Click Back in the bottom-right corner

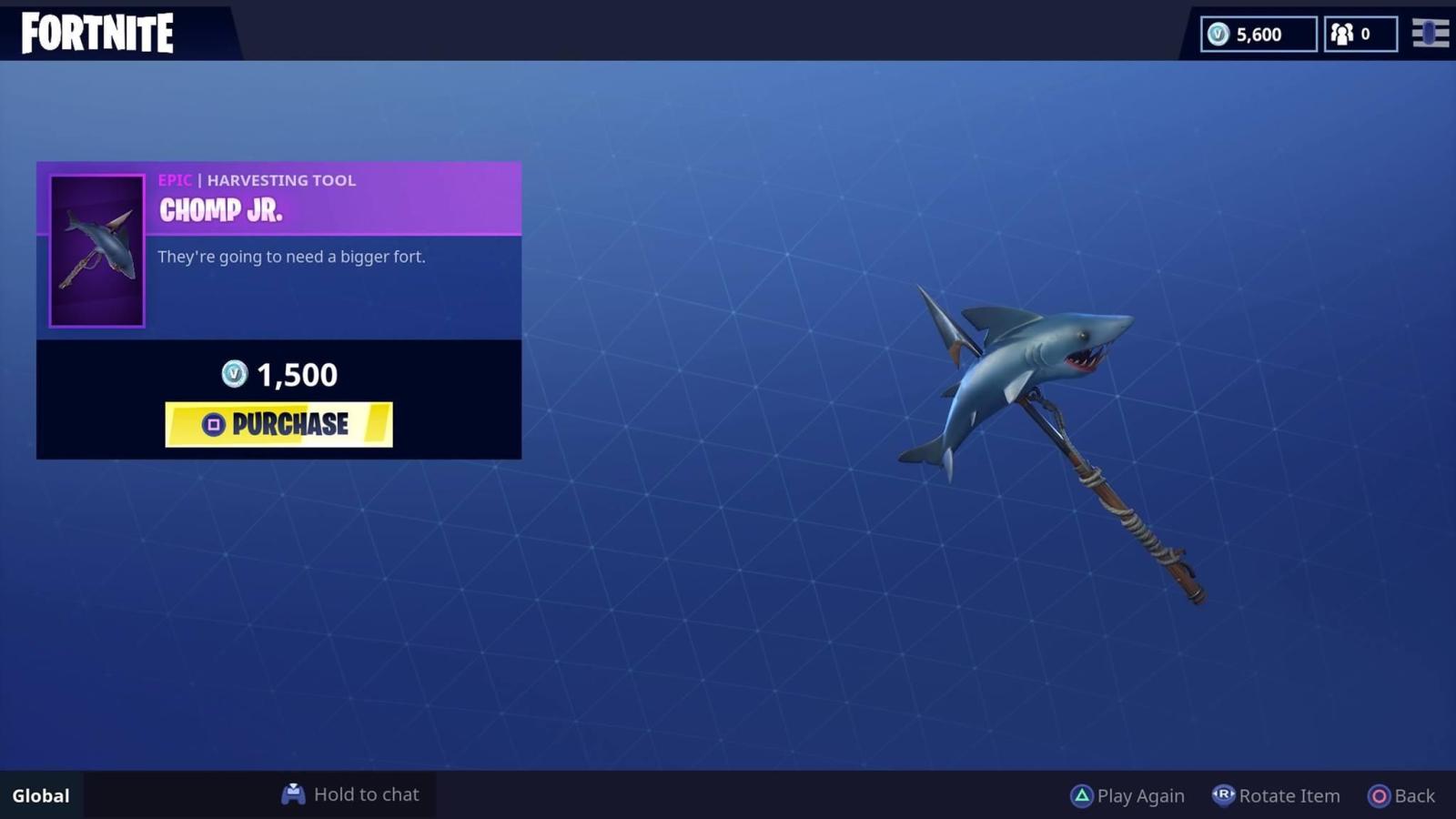(x=1412, y=795)
